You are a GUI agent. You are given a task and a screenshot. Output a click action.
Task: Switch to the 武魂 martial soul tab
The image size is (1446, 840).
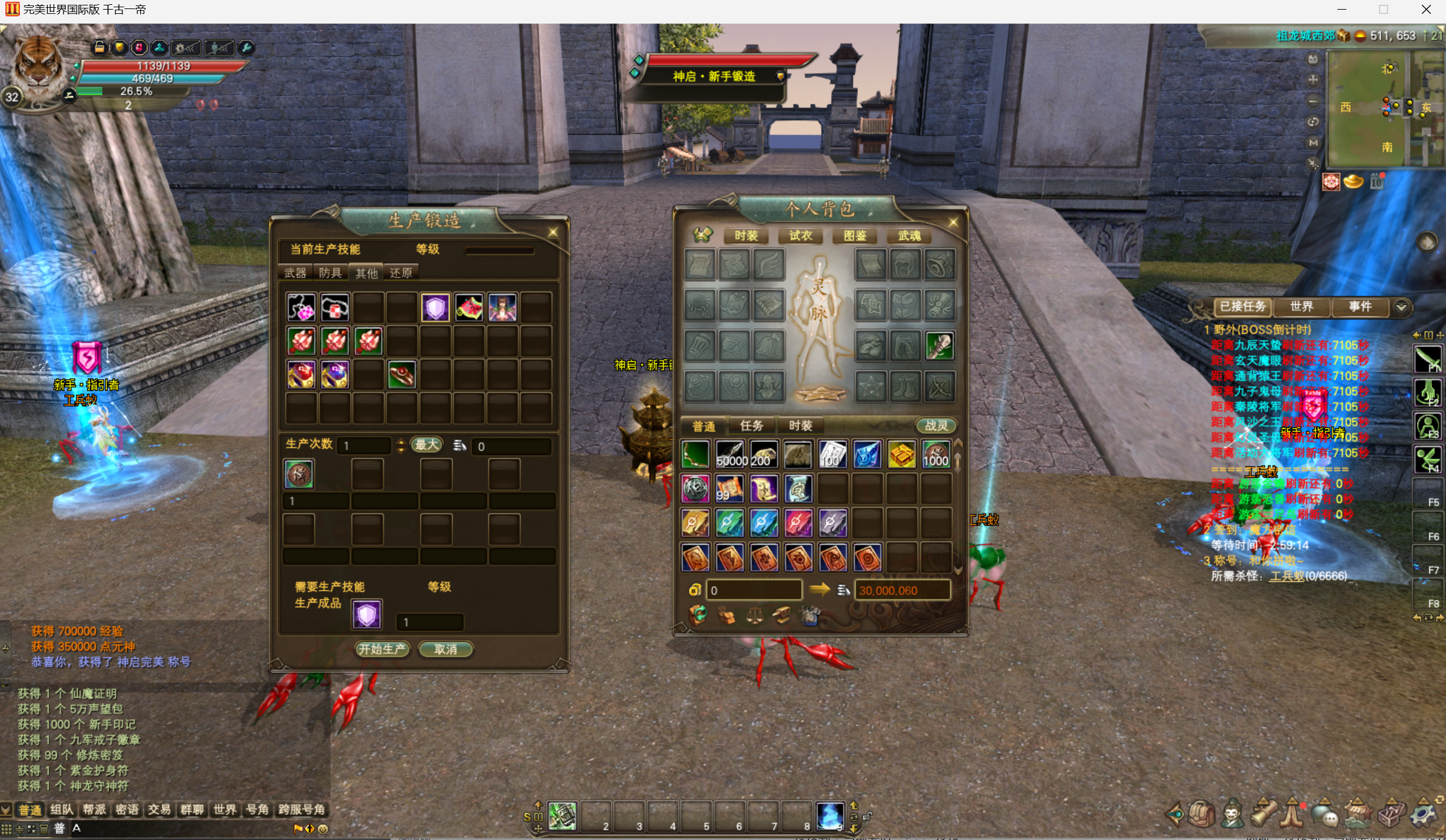tap(909, 236)
